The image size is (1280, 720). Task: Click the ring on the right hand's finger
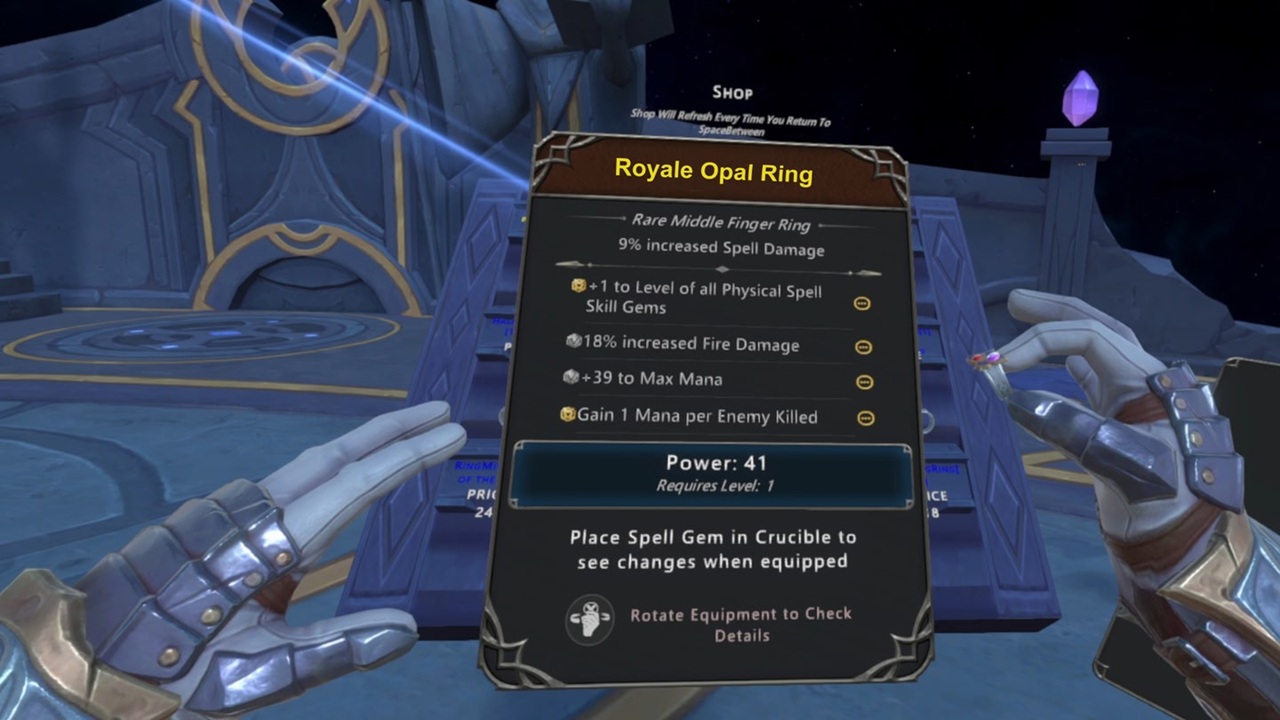985,360
